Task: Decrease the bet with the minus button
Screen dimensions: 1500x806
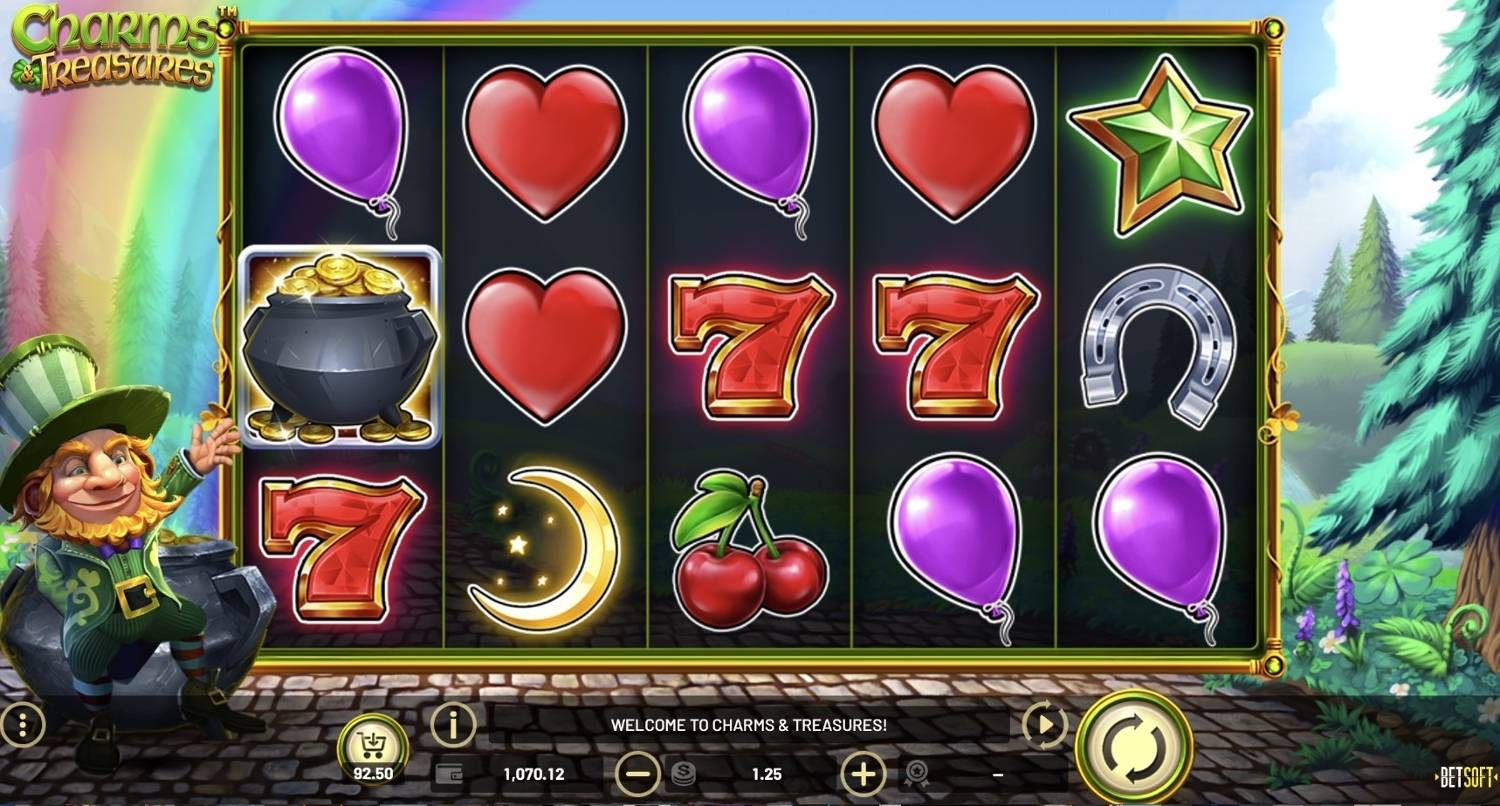Action: pyautogui.click(x=637, y=773)
